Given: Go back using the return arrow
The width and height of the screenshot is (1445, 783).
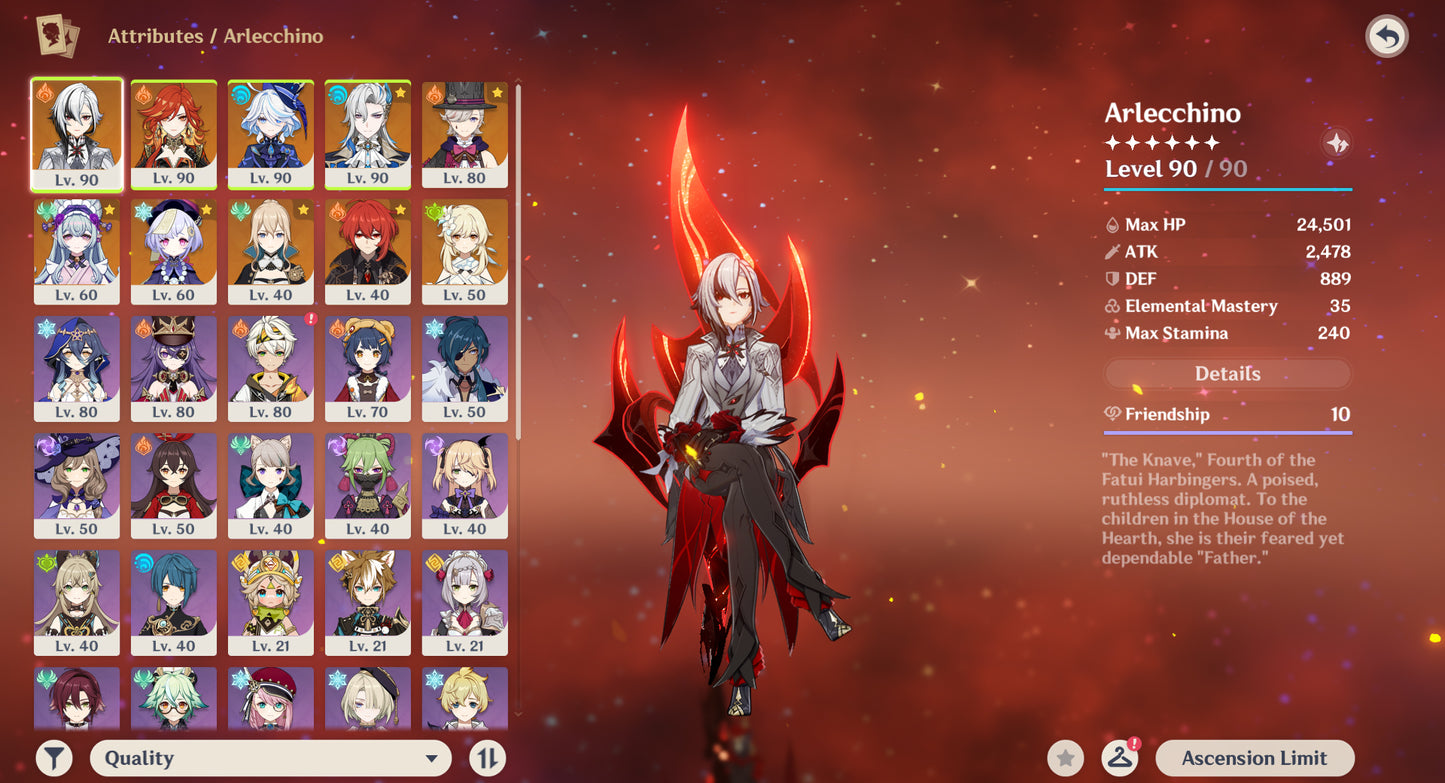Looking at the screenshot, I should point(1386,37).
